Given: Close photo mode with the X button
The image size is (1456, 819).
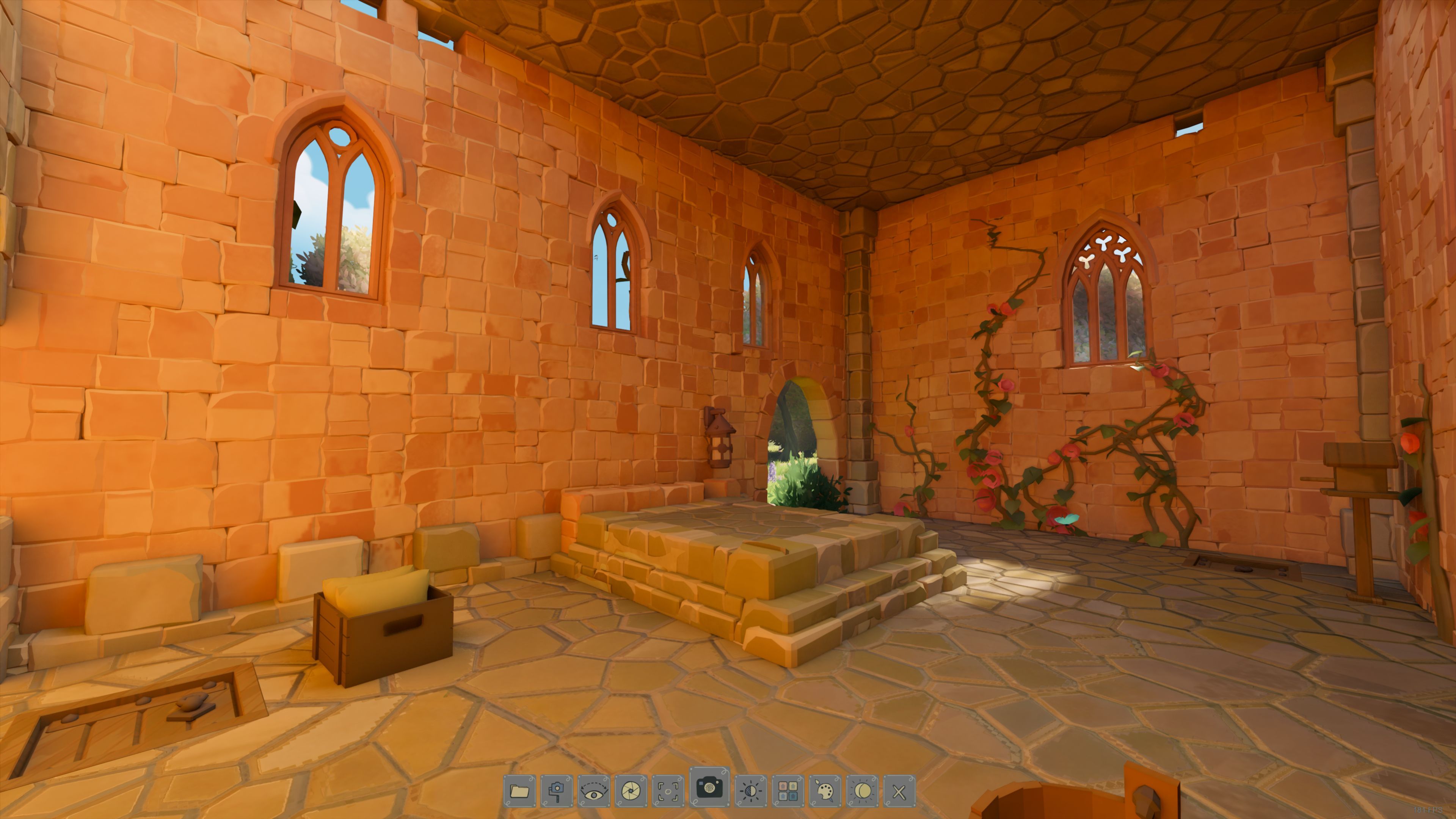Looking at the screenshot, I should click(899, 791).
